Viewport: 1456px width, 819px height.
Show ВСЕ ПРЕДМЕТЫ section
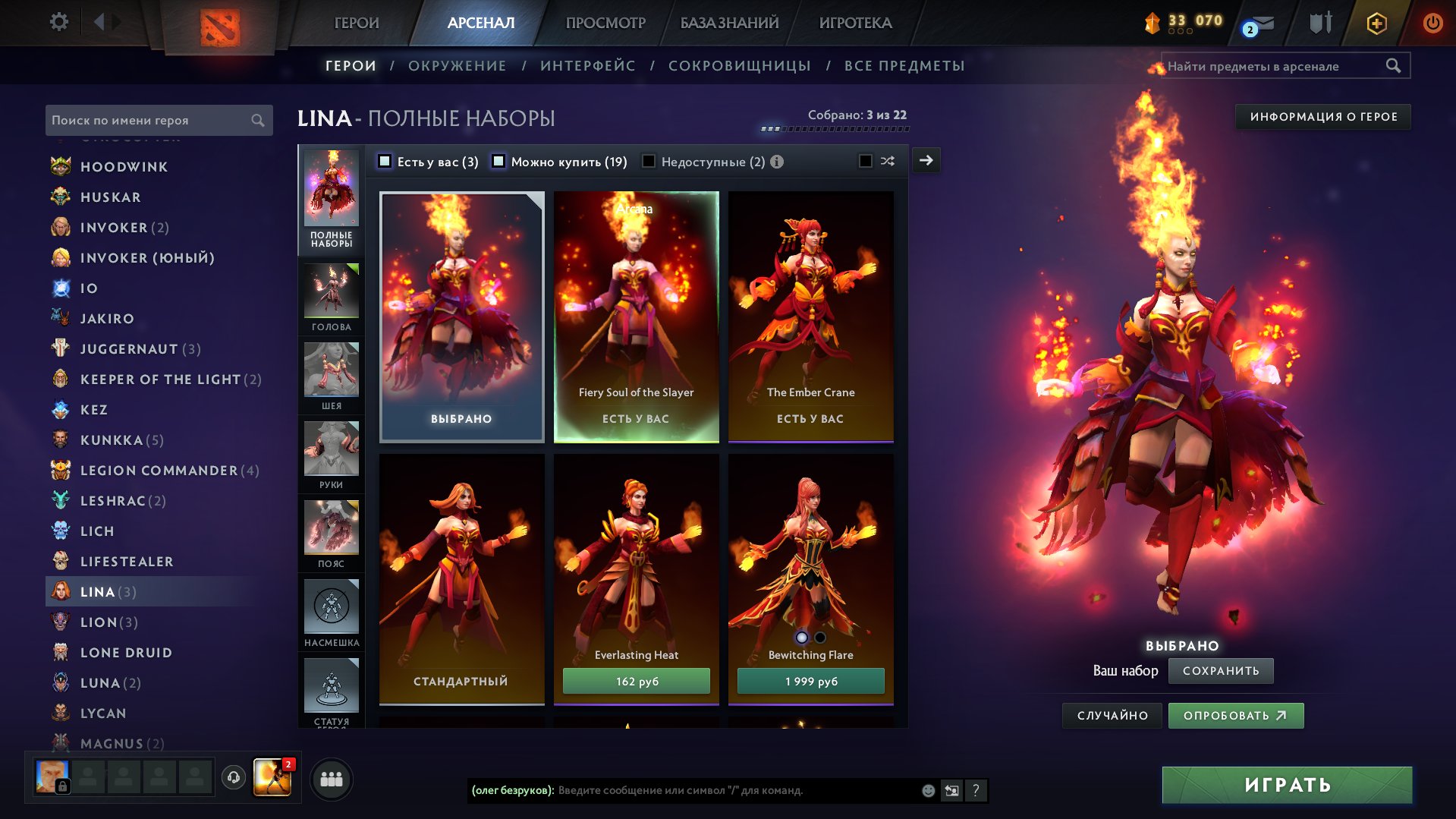coord(904,66)
